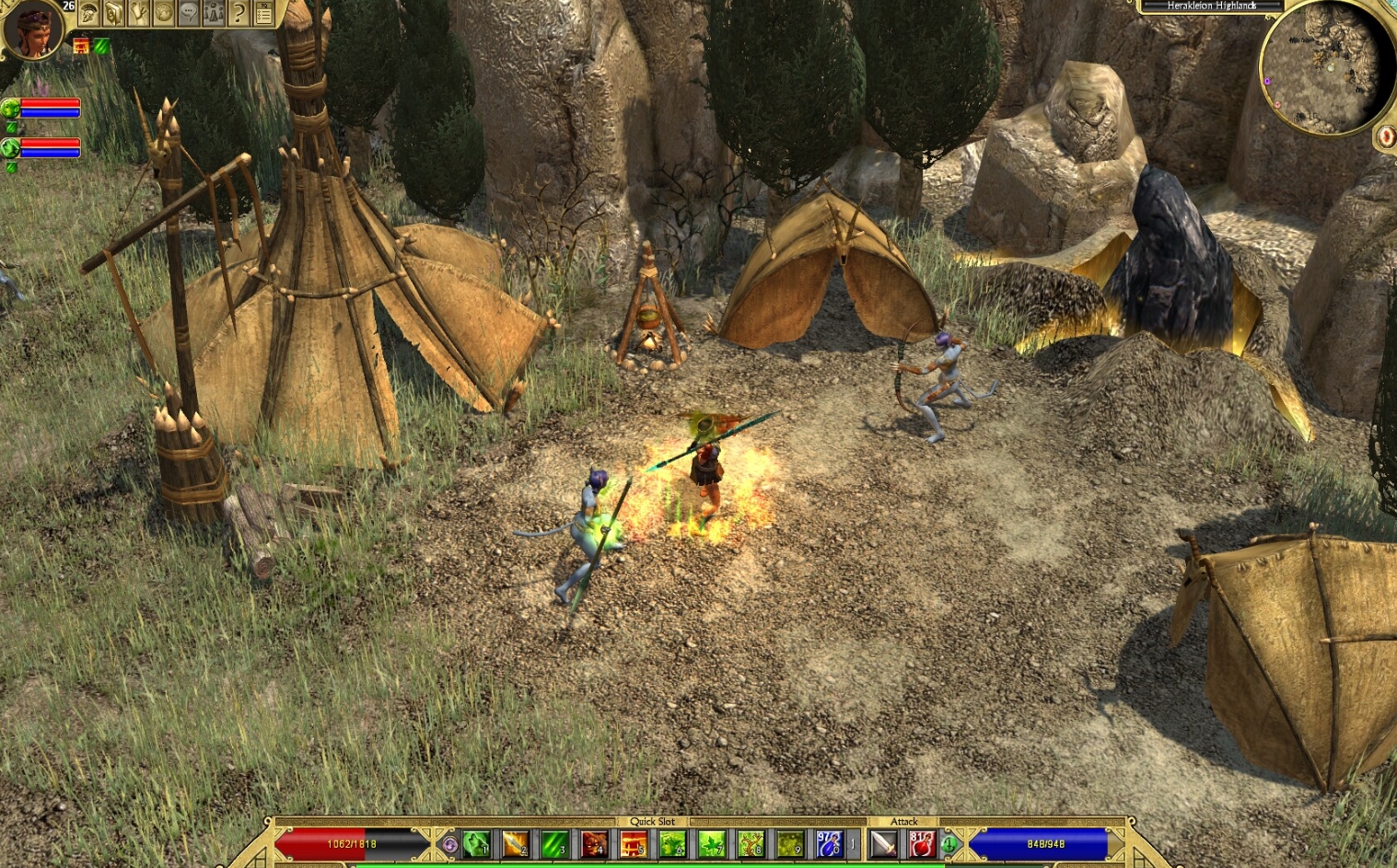The image size is (1397, 868).
Task: Open the world map globe icon
Action: (163, 14)
